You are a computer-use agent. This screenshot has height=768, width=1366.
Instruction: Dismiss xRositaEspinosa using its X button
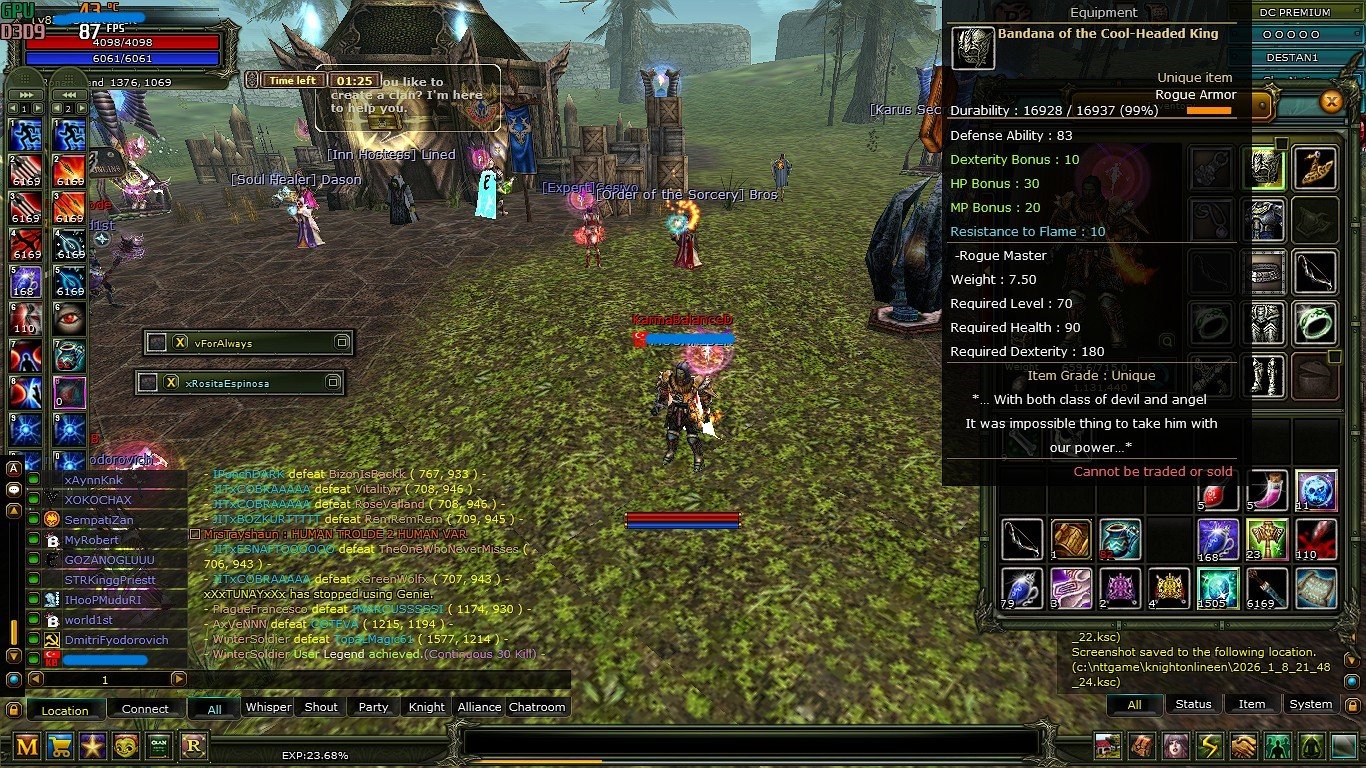click(171, 382)
